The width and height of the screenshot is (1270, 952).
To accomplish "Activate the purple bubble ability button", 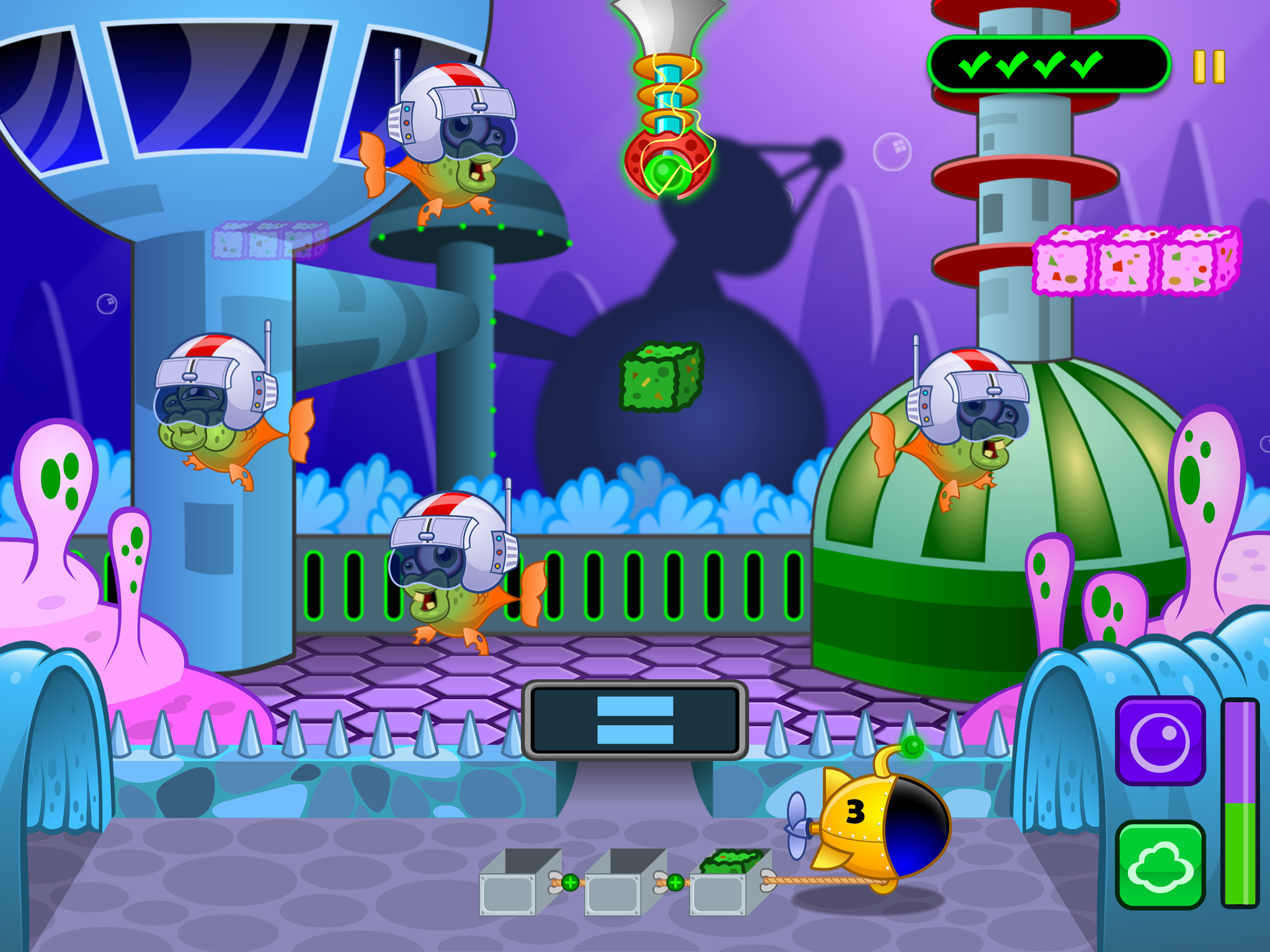I will [x=1160, y=741].
